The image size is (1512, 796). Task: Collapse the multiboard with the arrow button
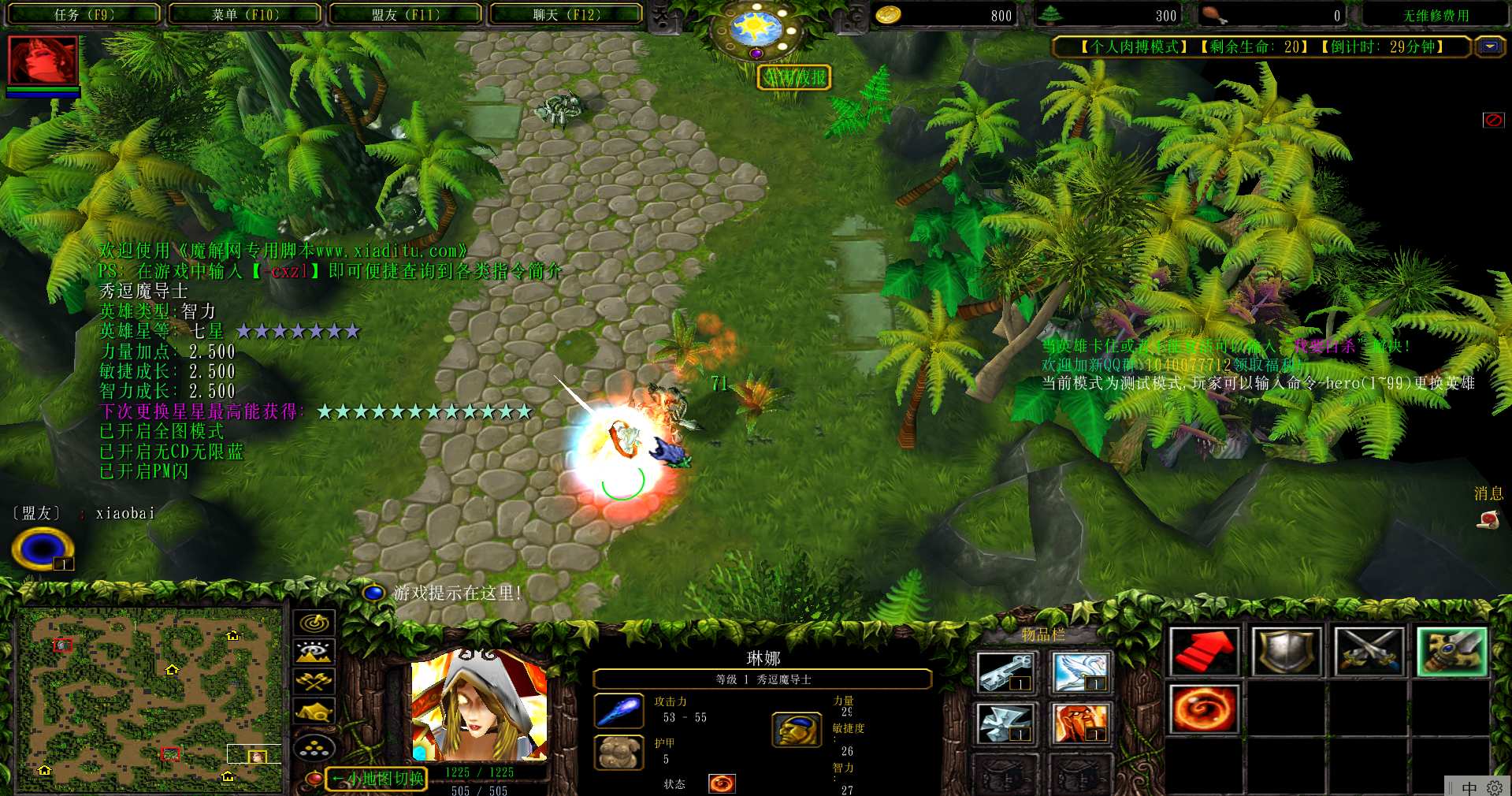1490,46
